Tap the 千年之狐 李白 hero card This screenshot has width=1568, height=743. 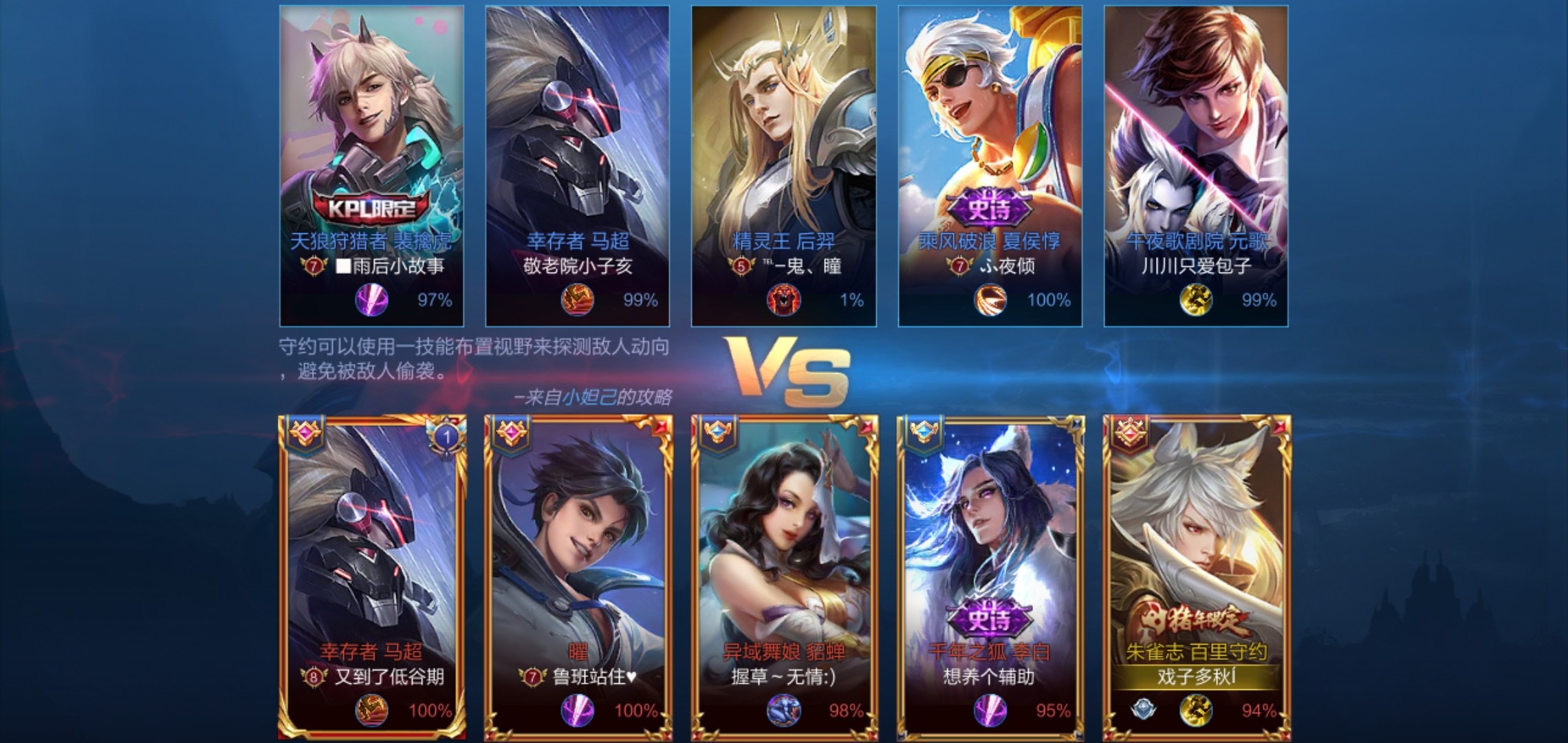coord(990,577)
